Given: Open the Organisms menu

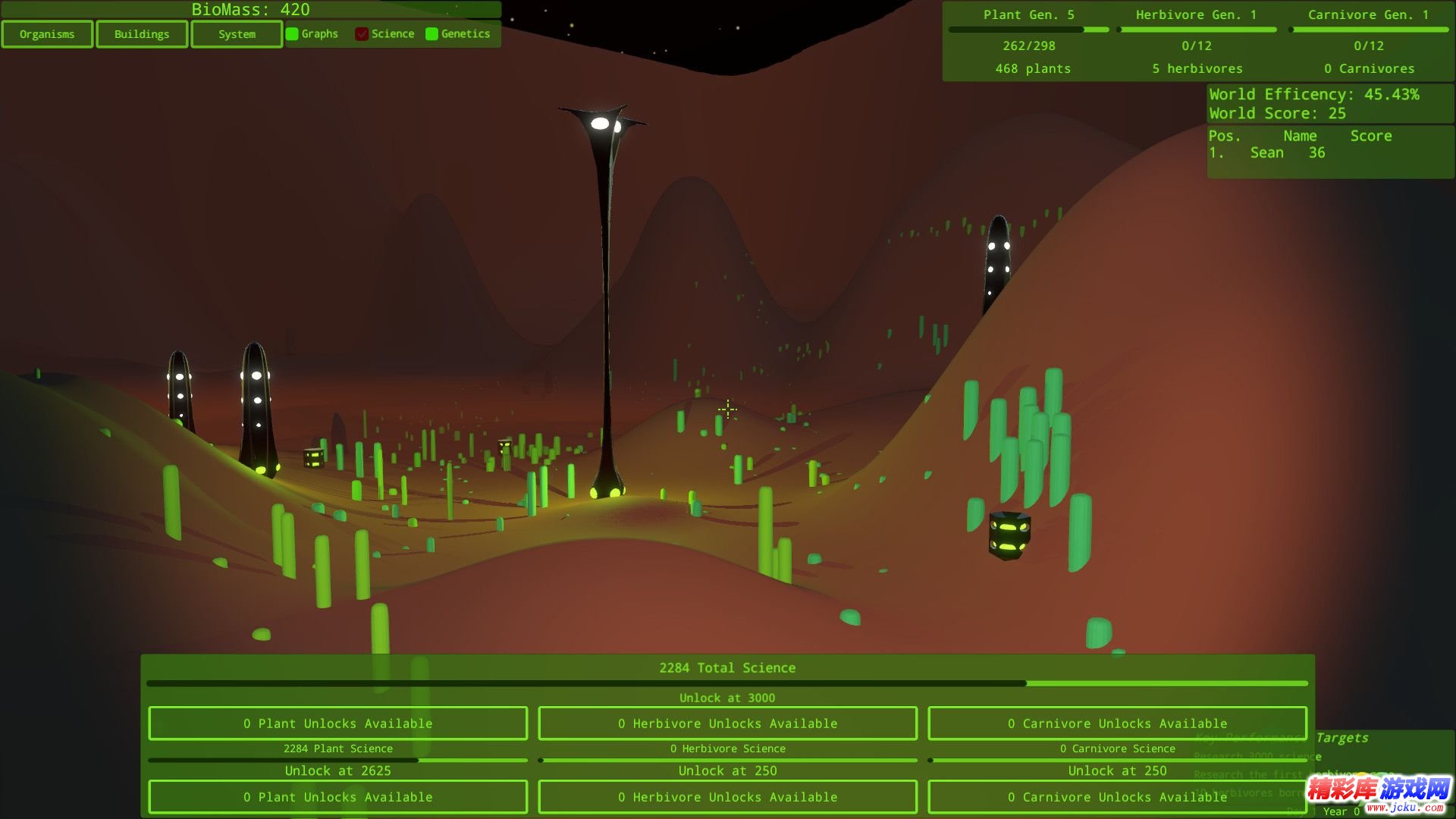Looking at the screenshot, I should [47, 34].
